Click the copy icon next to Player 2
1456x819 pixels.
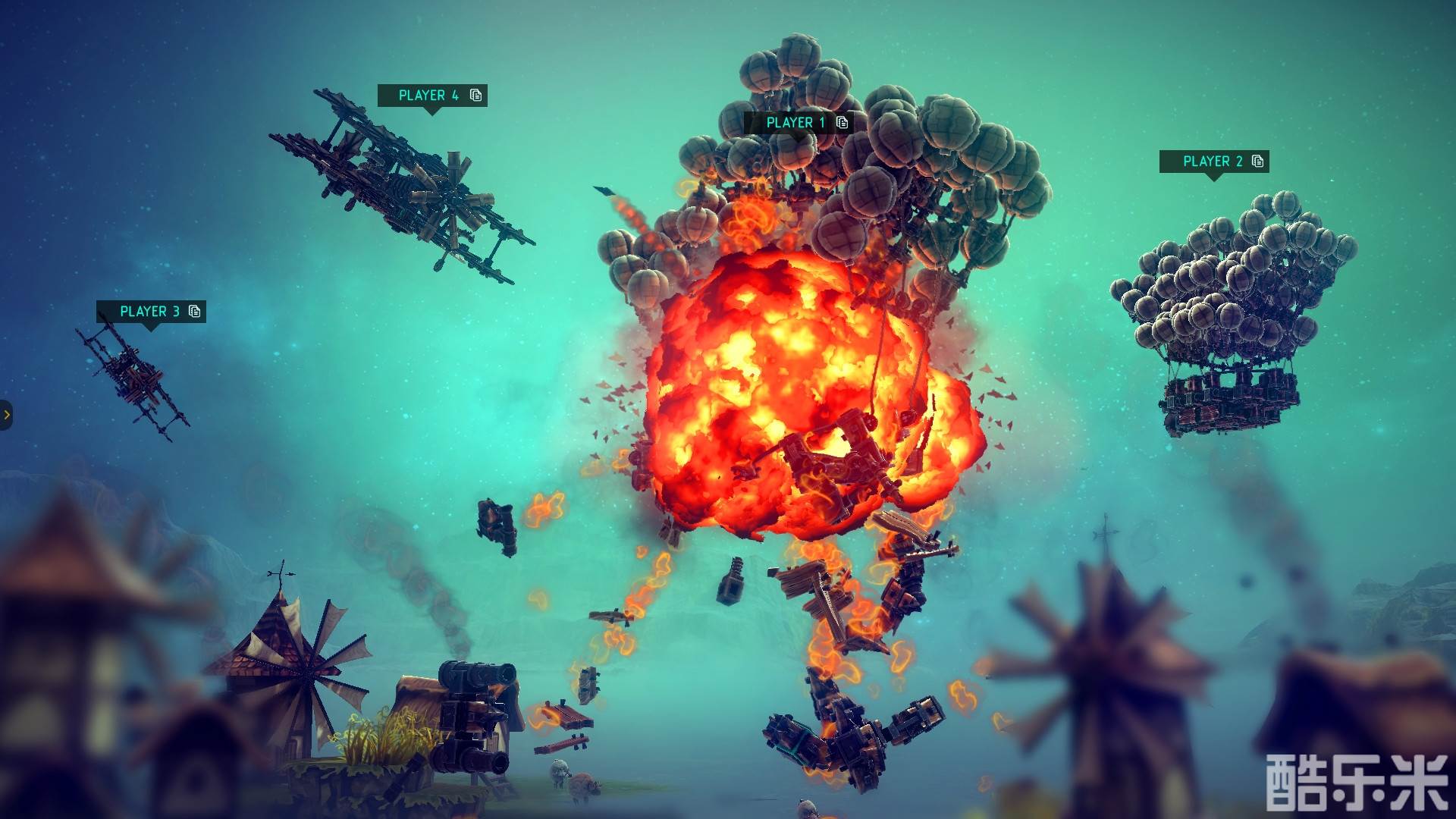[x=1257, y=161]
